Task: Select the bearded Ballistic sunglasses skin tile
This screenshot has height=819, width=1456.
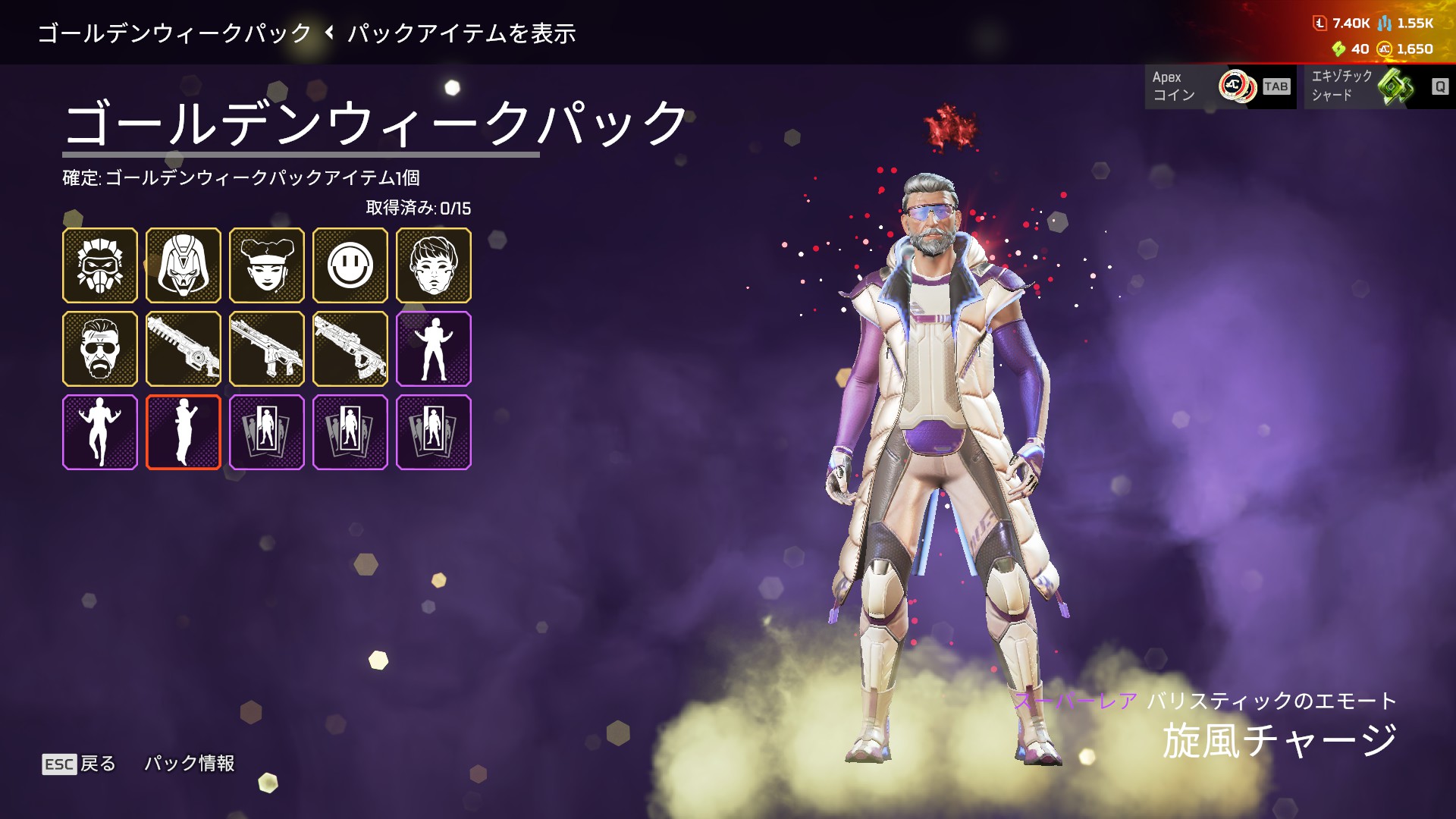Action: click(x=100, y=349)
